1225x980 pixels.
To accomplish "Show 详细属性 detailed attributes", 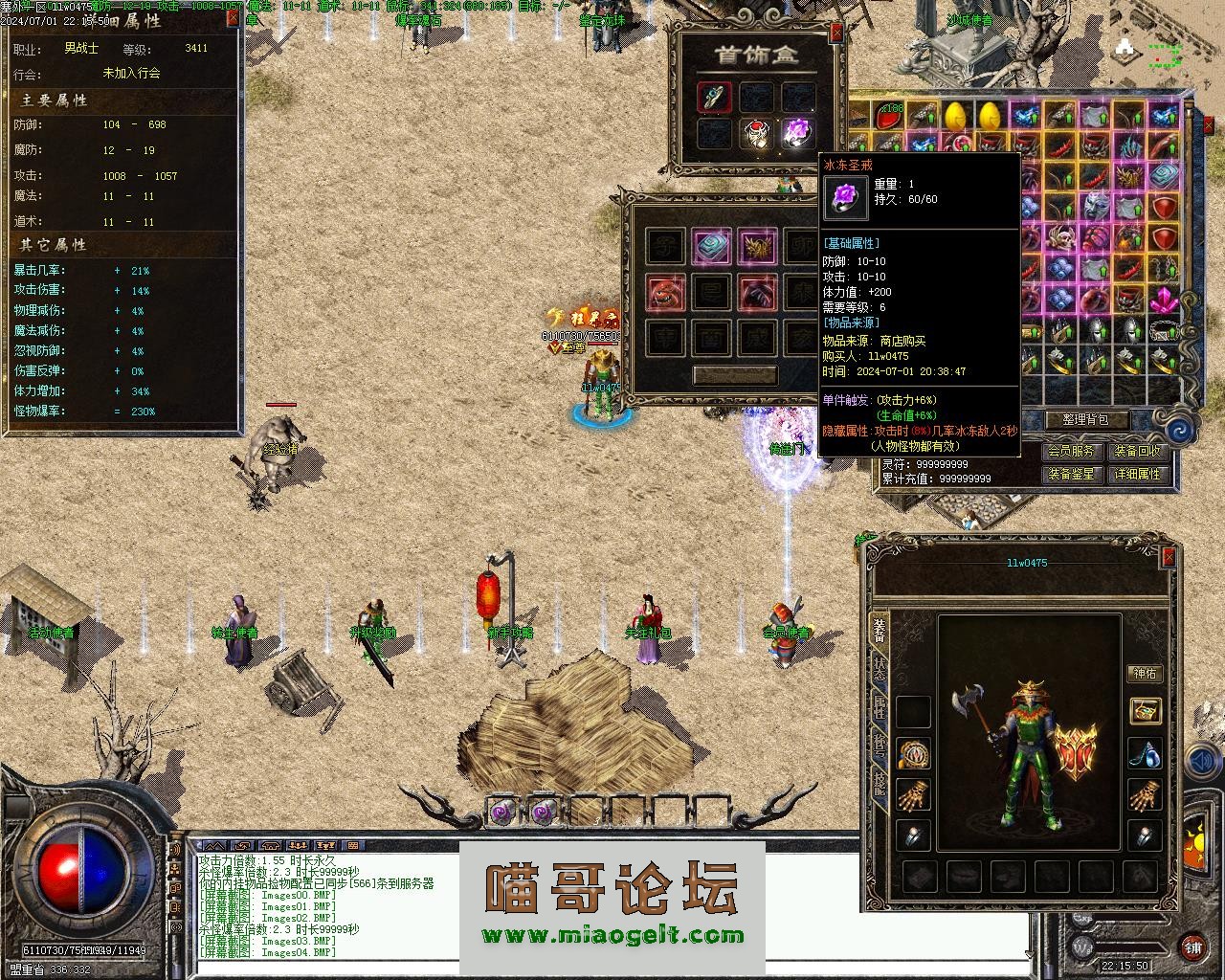I will click(1137, 474).
